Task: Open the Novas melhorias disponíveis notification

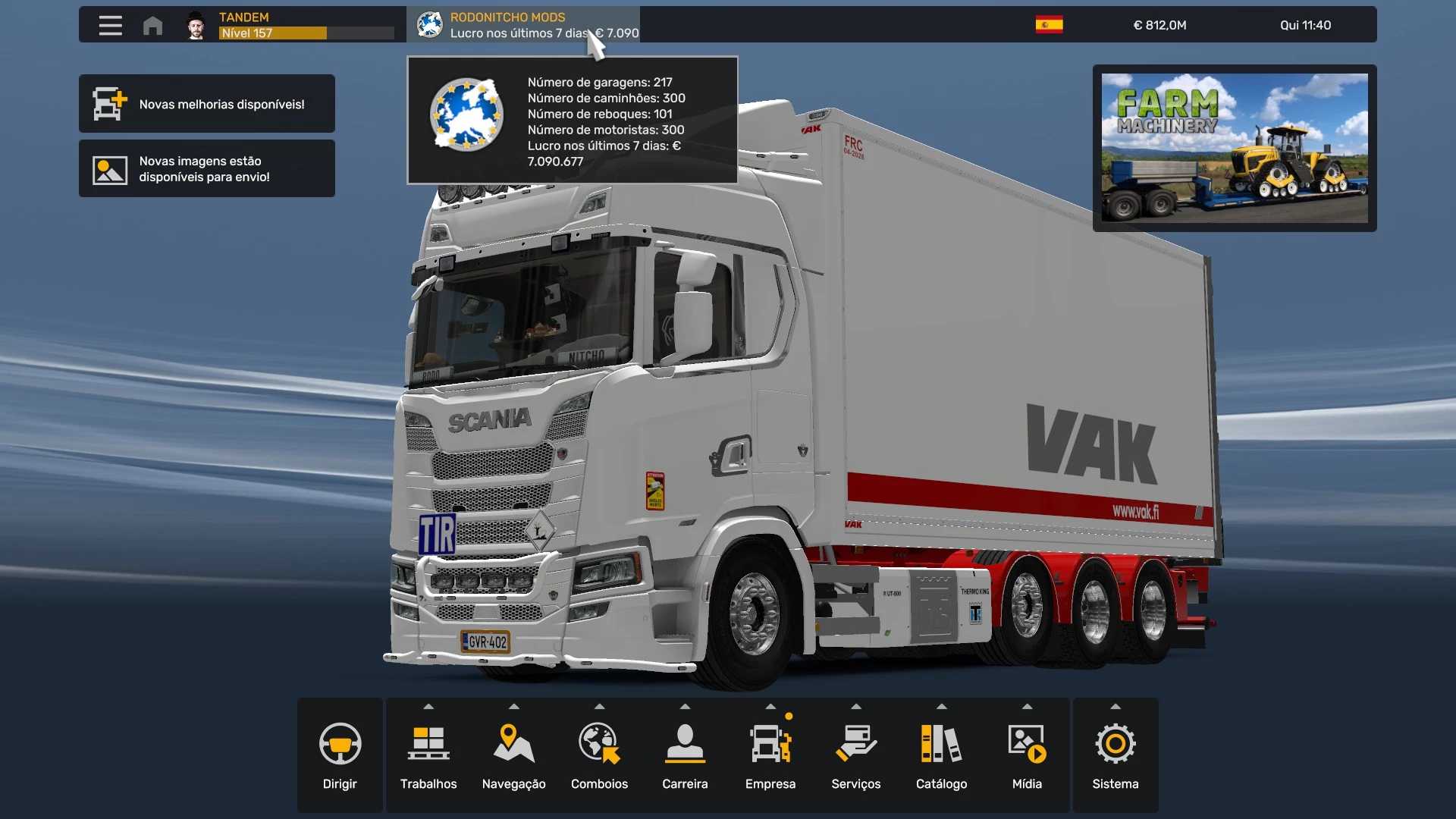Action: point(206,104)
